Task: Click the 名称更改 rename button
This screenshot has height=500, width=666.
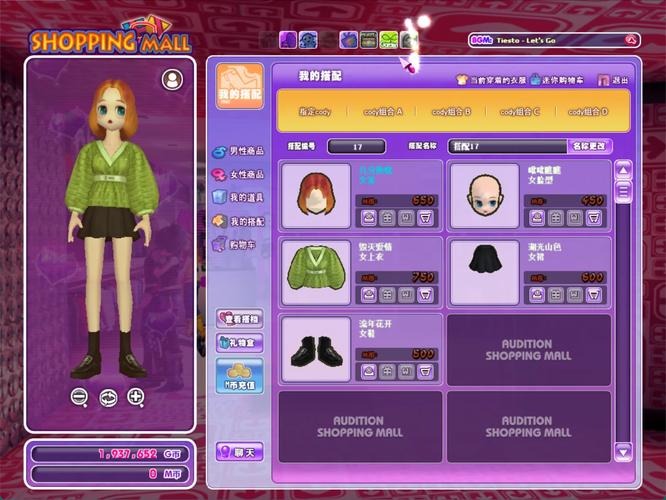Action: coord(589,146)
